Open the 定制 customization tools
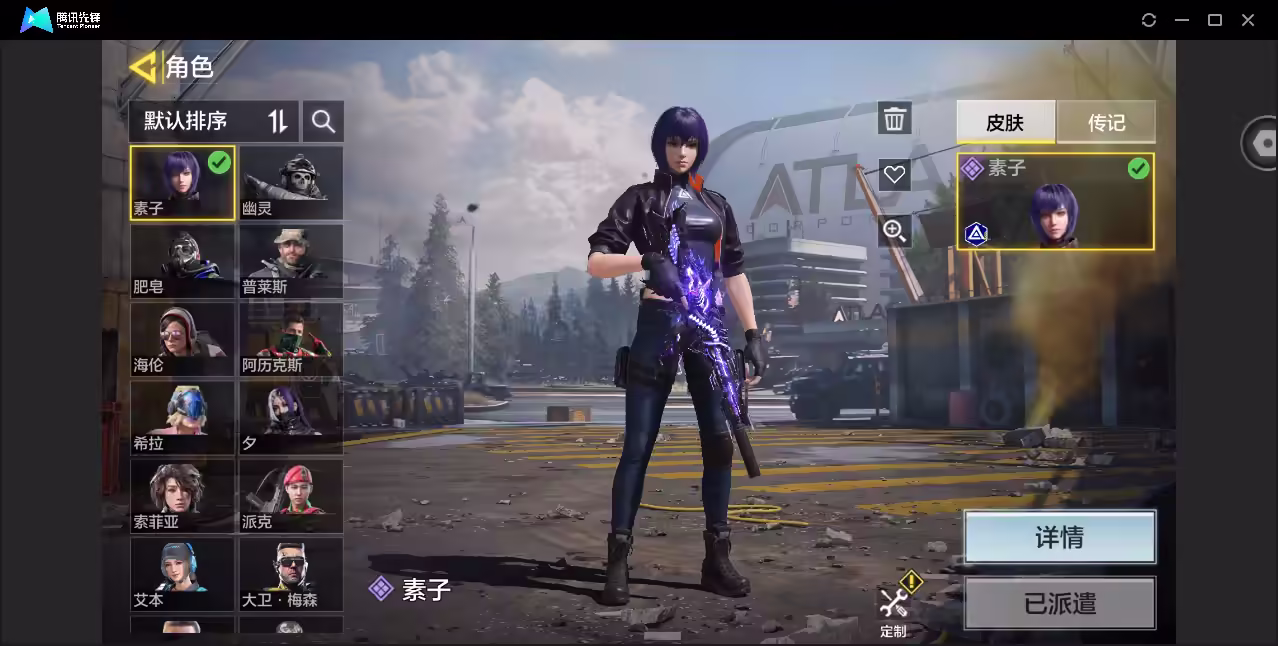Image resolution: width=1278 pixels, height=646 pixels. click(x=893, y=607)
